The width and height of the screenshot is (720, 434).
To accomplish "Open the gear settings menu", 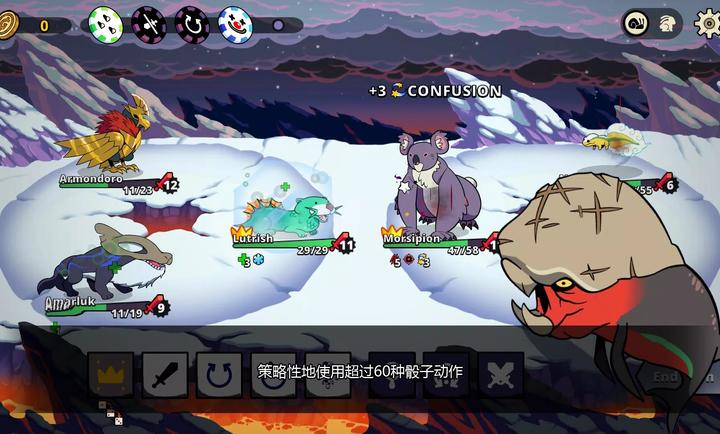I will 705,22.
